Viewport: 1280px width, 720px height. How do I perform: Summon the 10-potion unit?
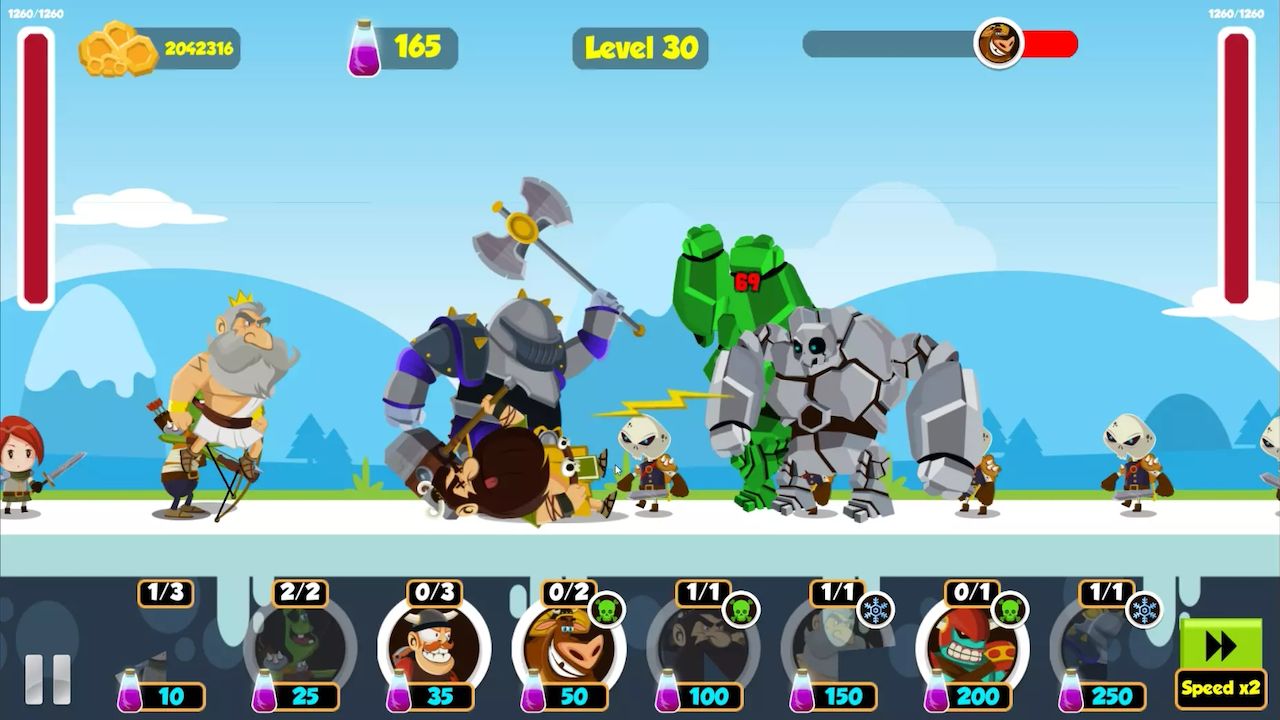click(165, 650)
